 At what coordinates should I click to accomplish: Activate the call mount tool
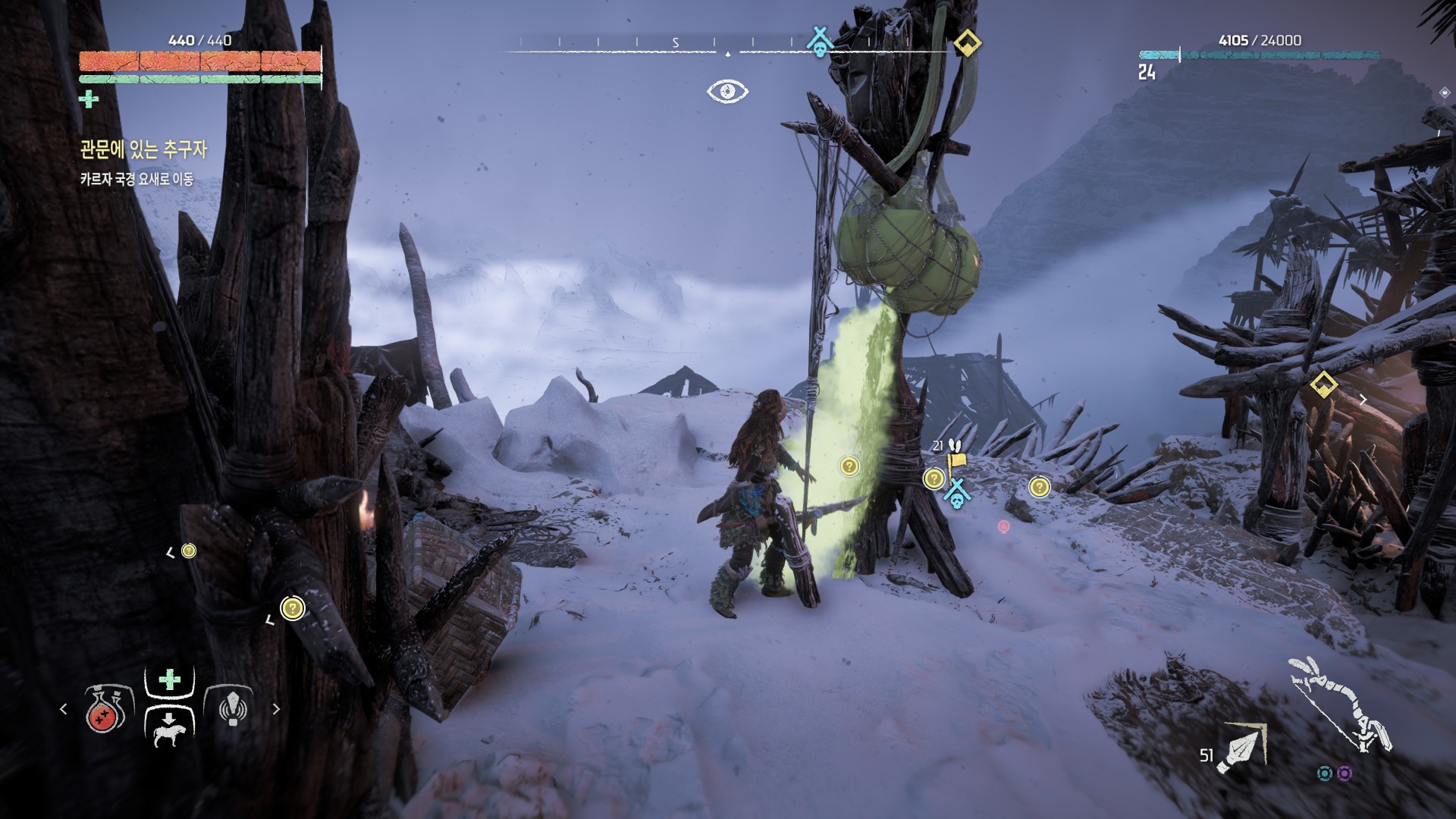[168, 728]
